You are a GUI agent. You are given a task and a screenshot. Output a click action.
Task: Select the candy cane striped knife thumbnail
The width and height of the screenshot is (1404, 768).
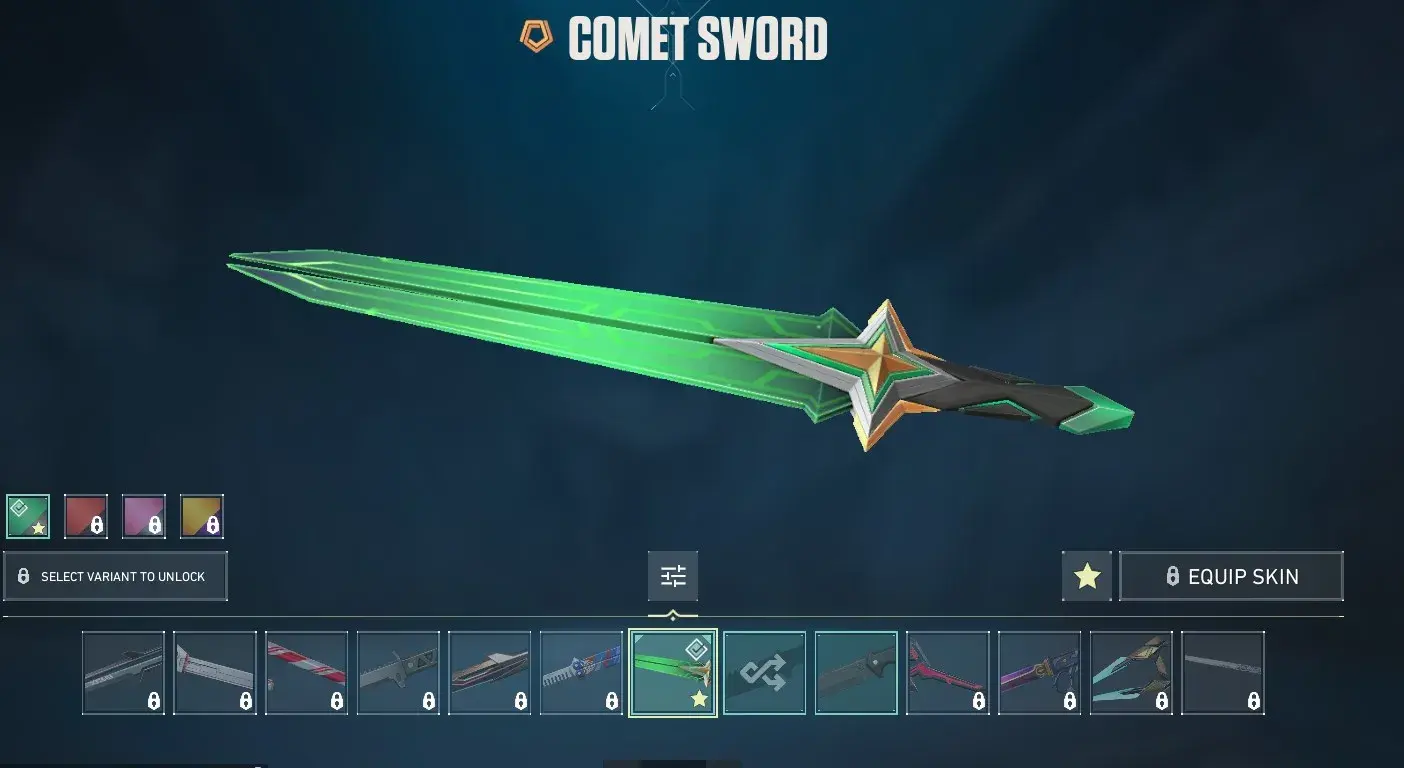tap(306, 671)
